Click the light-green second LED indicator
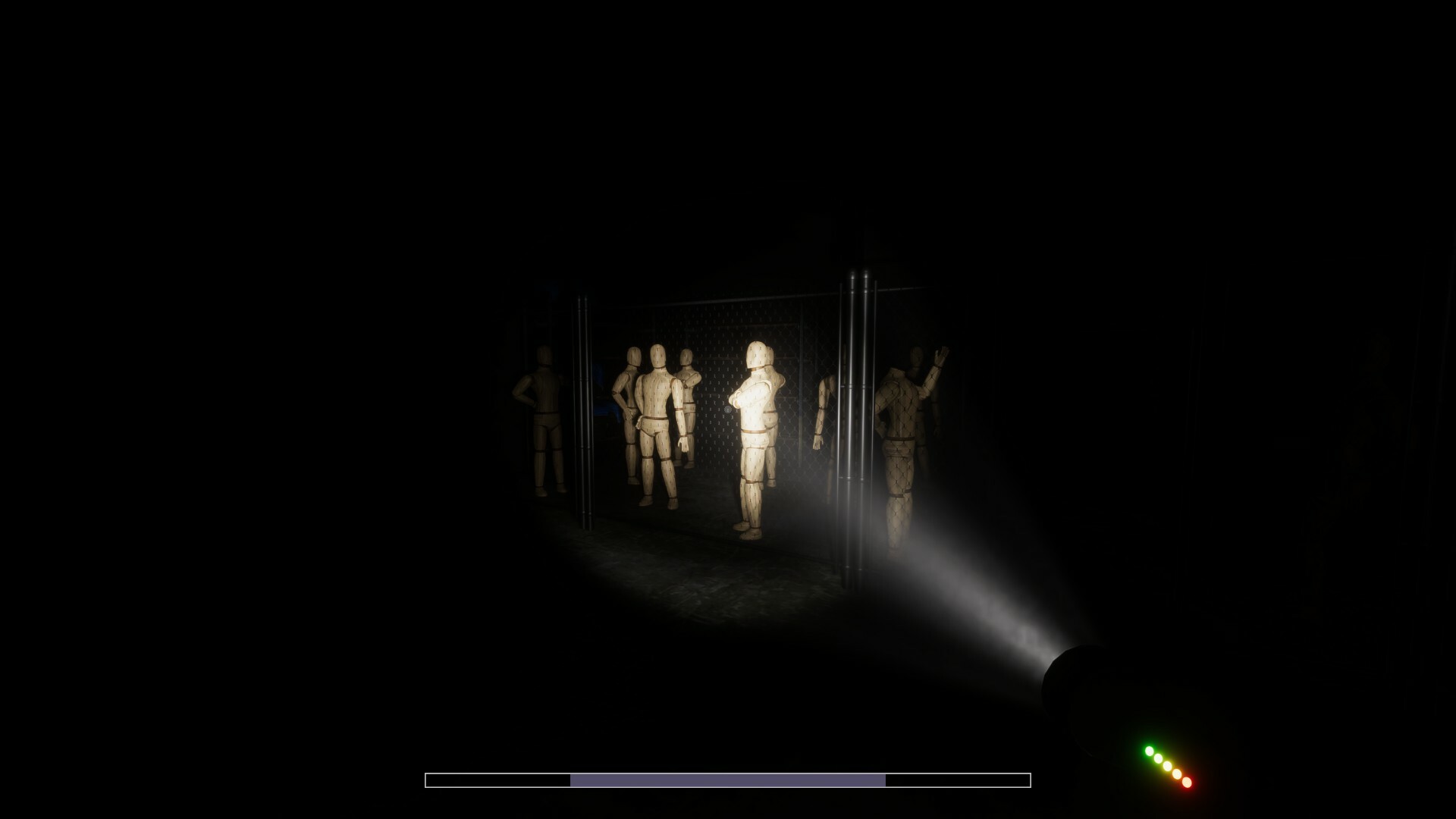Viewport: 1456px width, 819px height. [1158, 758]
